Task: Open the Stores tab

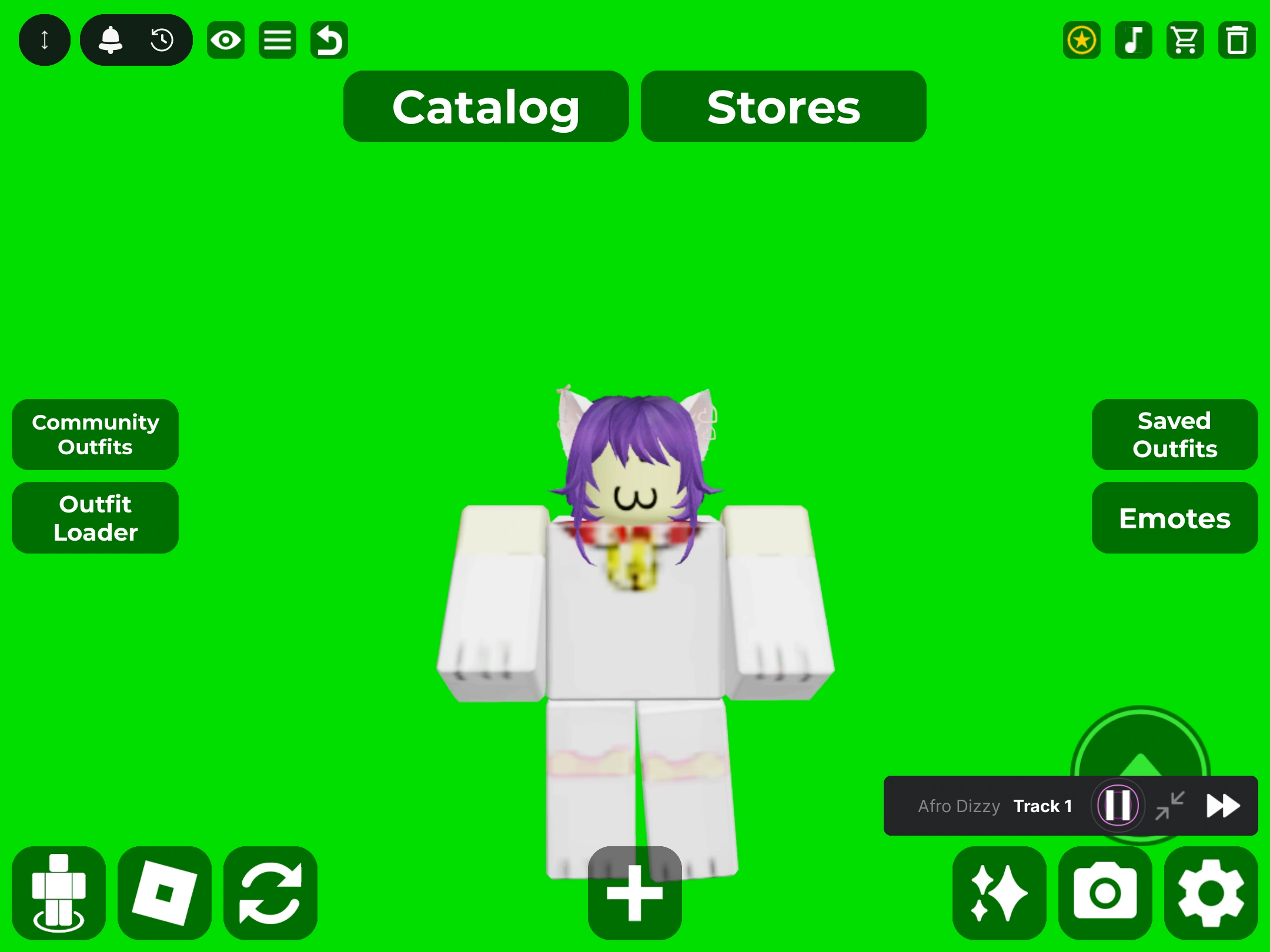Action: pyautogui.click(x=783, y=107)
